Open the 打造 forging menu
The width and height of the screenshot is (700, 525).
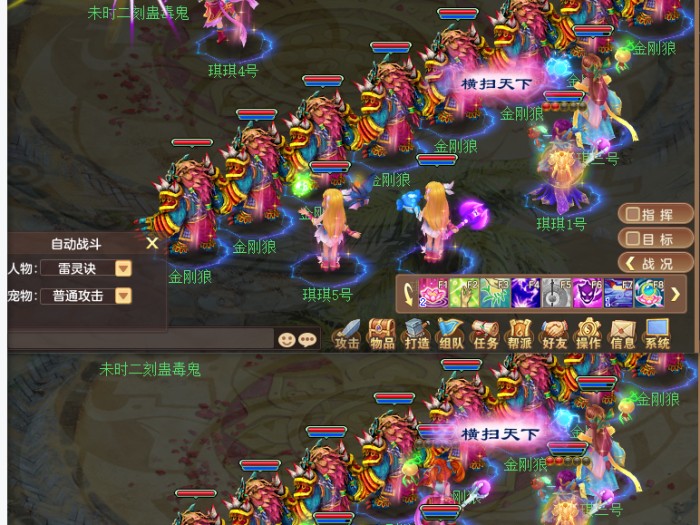coord(417,334)
